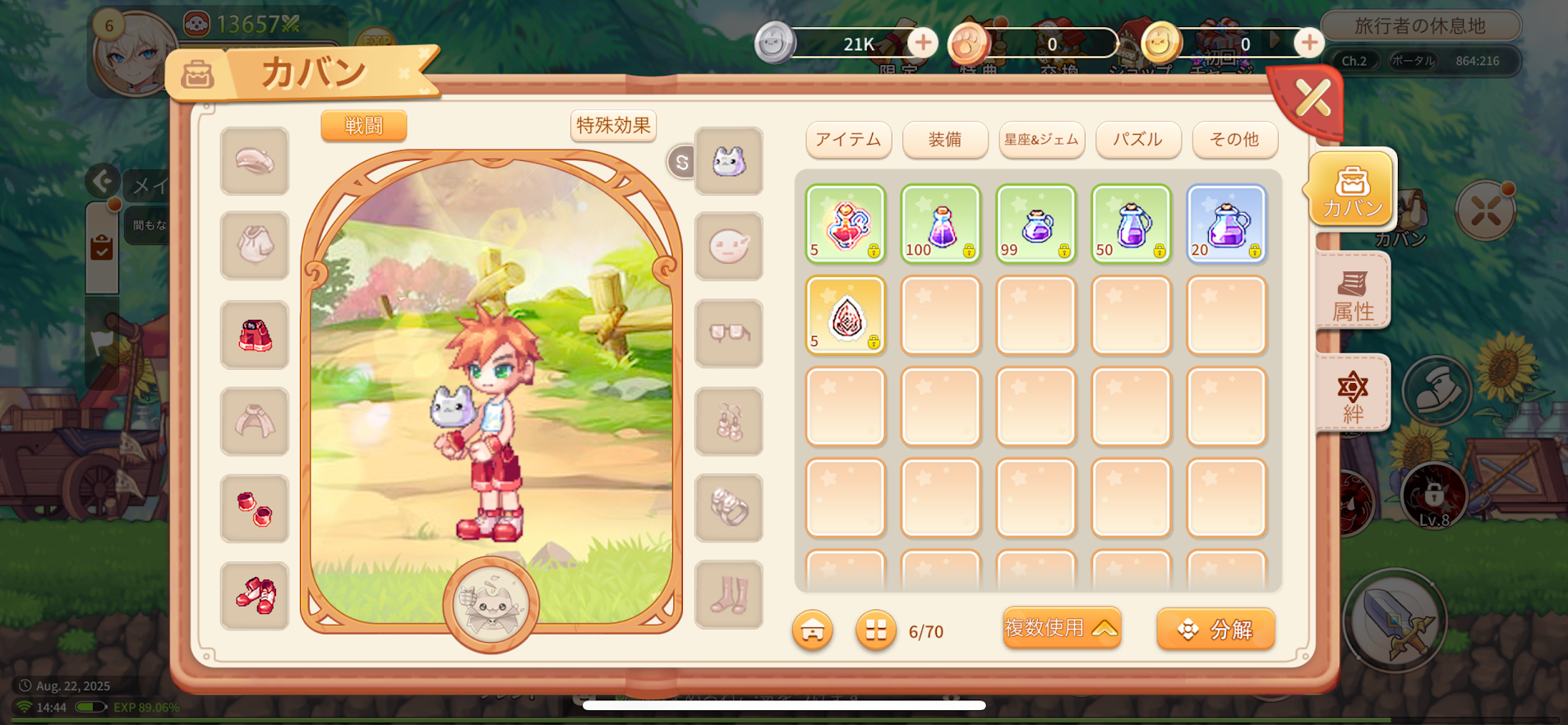Choose the blue-background potion stack of 20
This screenshot has width=1568, height=725.
(1226, 224)
